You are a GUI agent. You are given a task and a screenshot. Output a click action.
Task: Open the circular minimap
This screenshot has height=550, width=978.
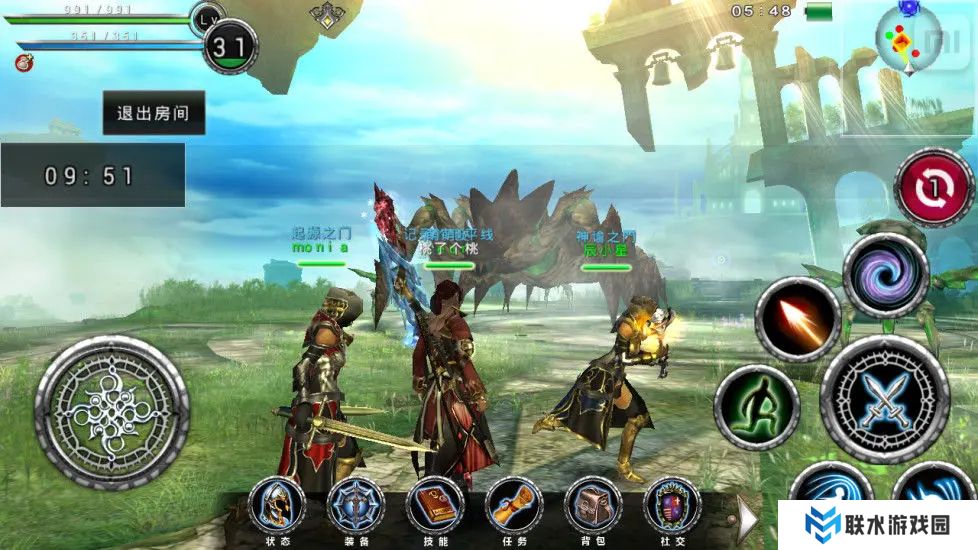(908, 40)
